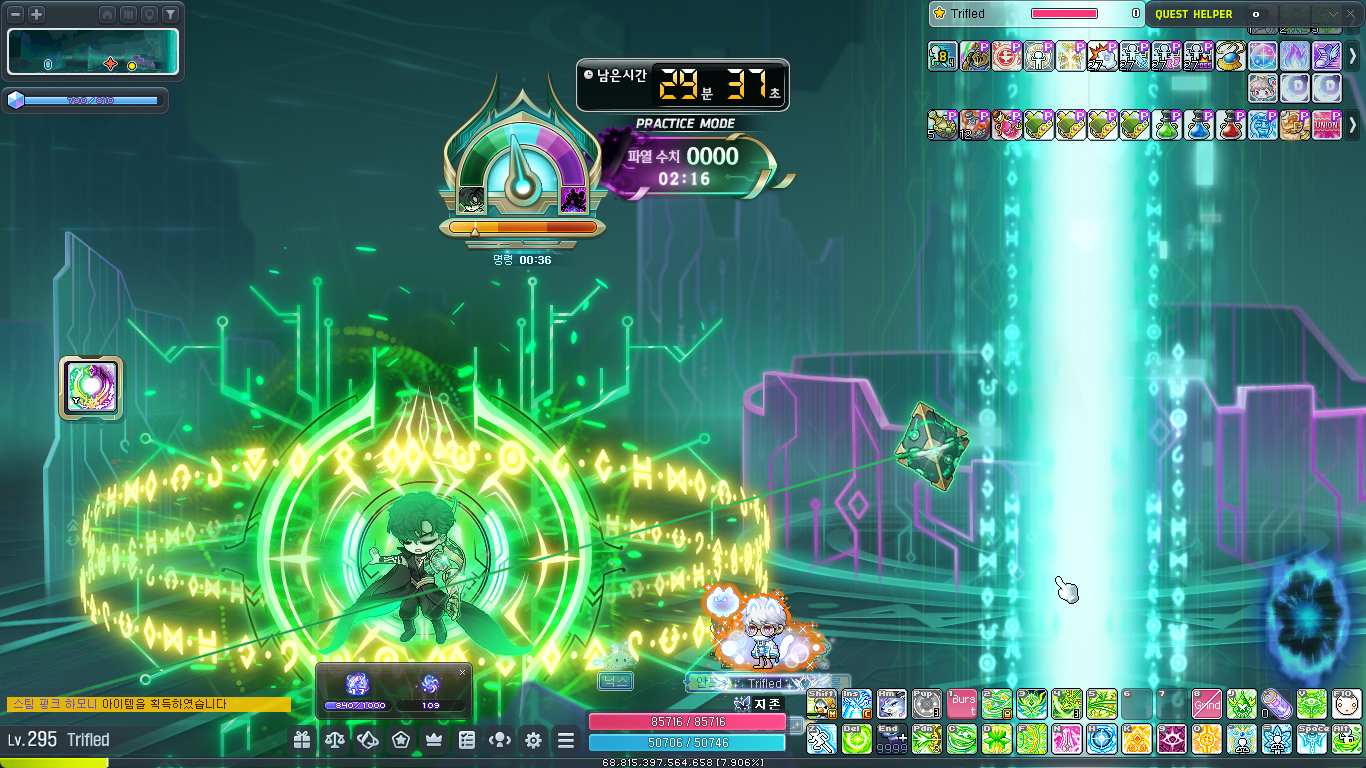Expand the top buff row arrow
Image resolution: width=1366 pixels, height=768 pixels.
[1353, 56]
